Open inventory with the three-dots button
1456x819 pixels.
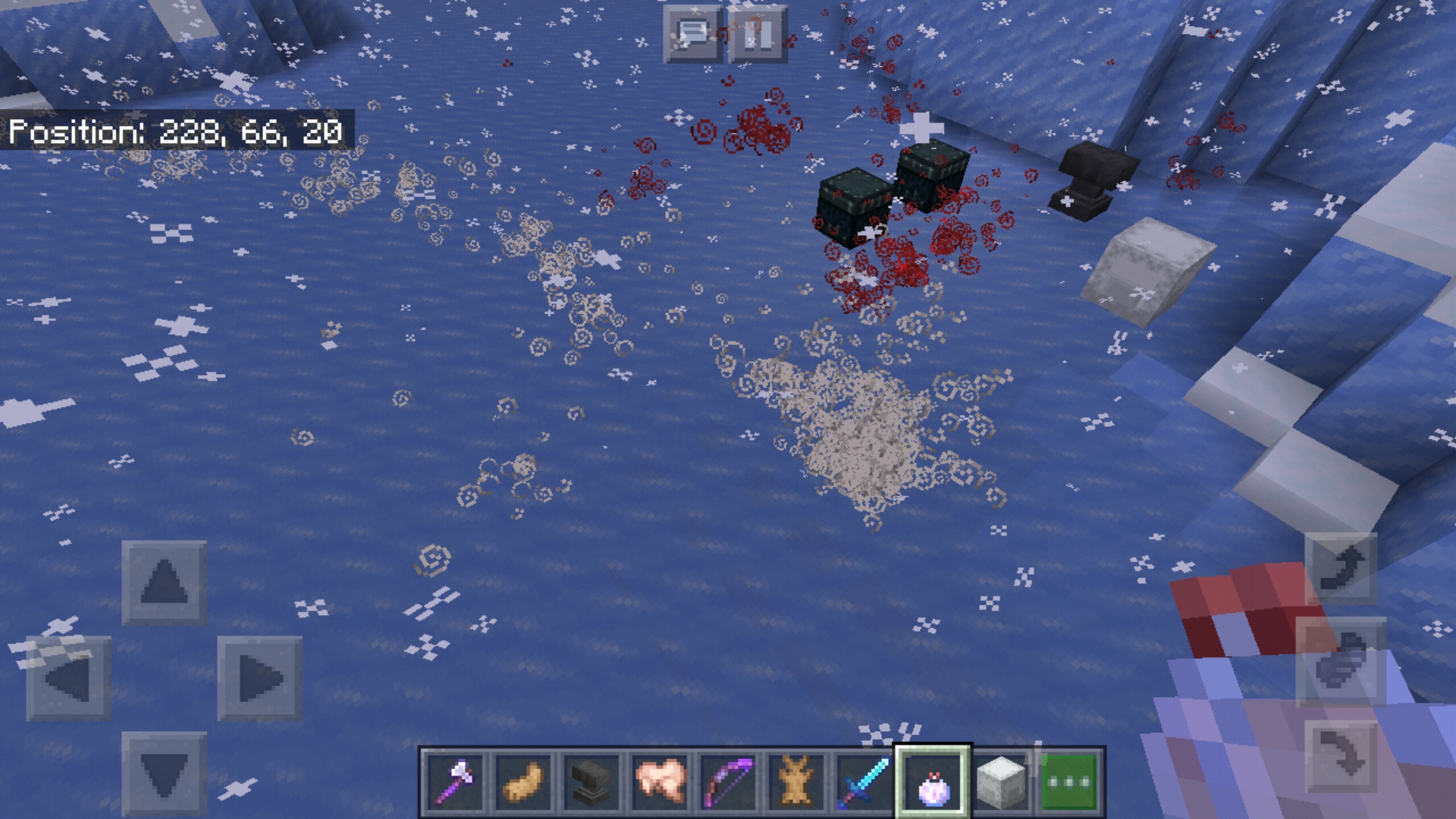click(1069, 782)
